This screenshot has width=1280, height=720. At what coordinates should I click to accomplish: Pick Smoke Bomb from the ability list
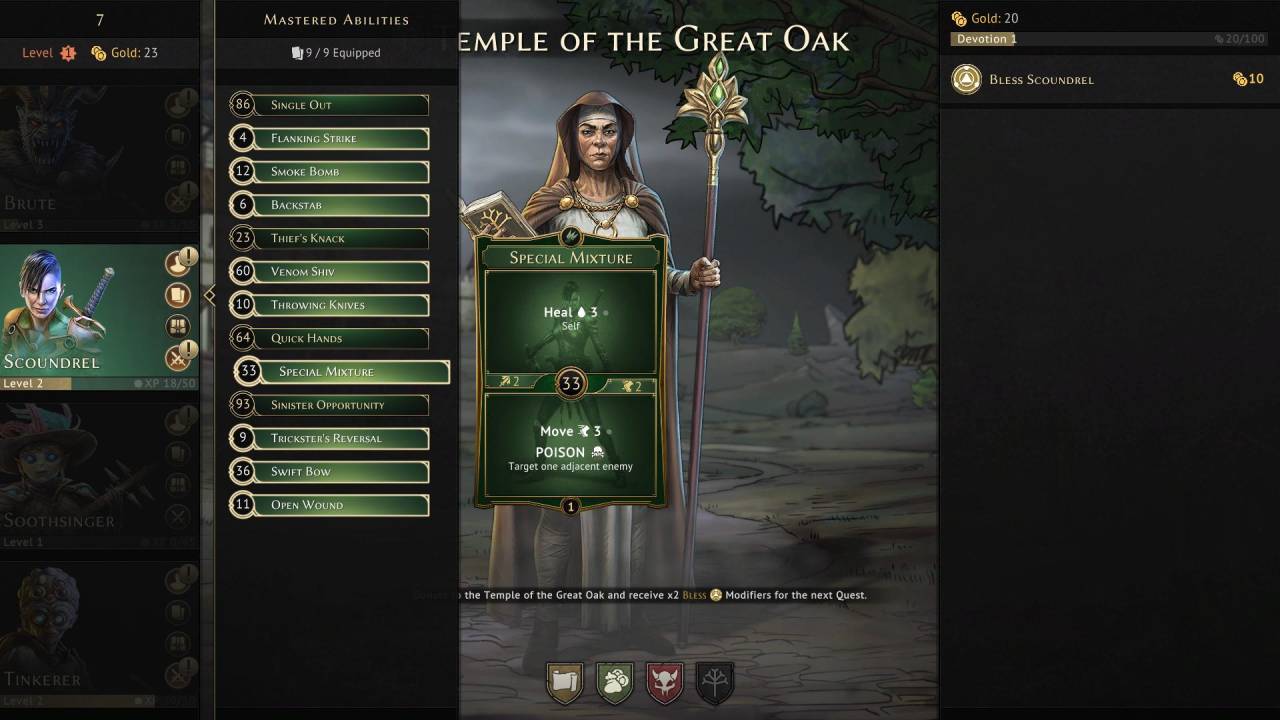click(330, 172)
